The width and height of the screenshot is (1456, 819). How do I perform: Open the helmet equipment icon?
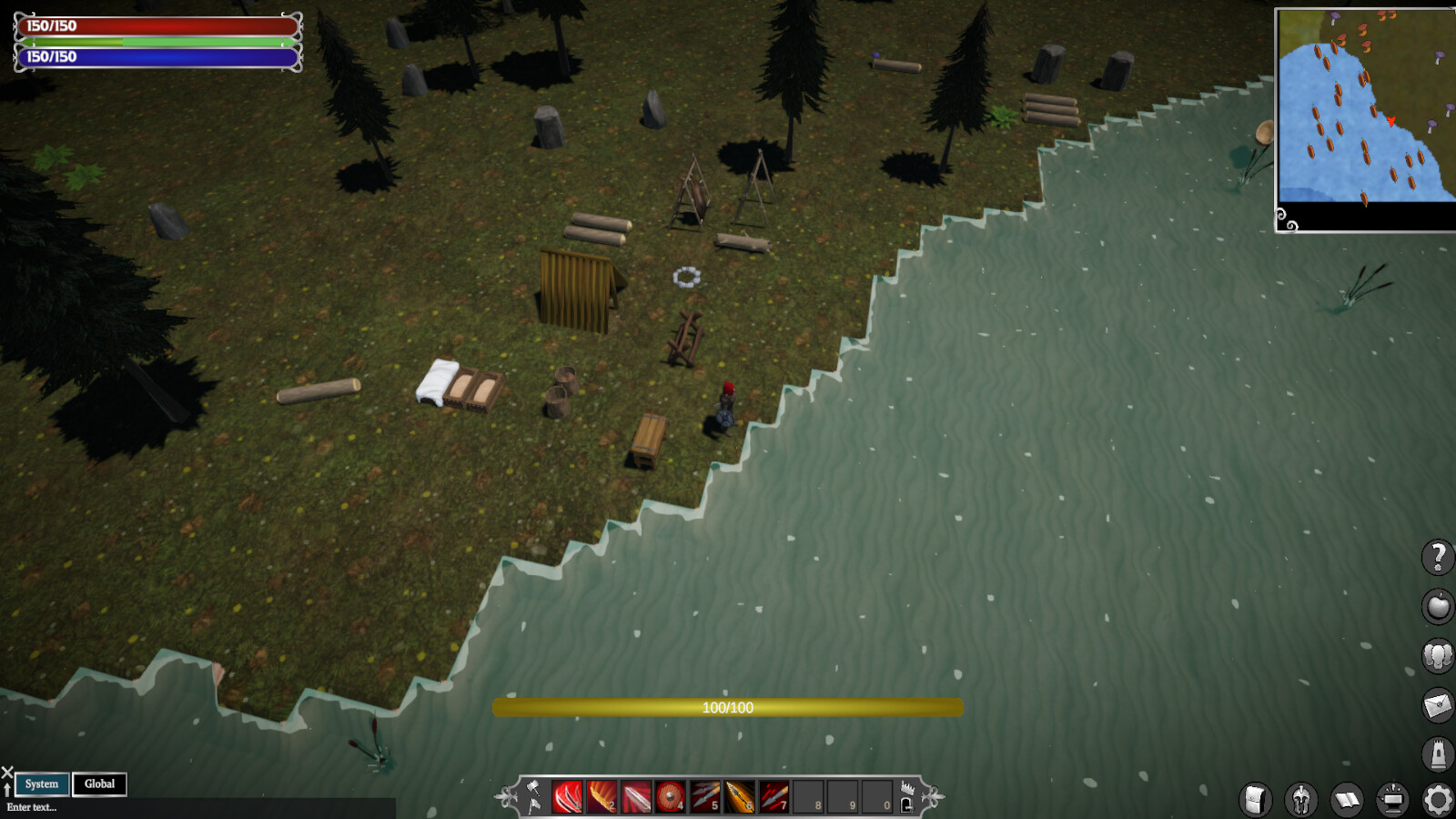tap(1300, 800)
